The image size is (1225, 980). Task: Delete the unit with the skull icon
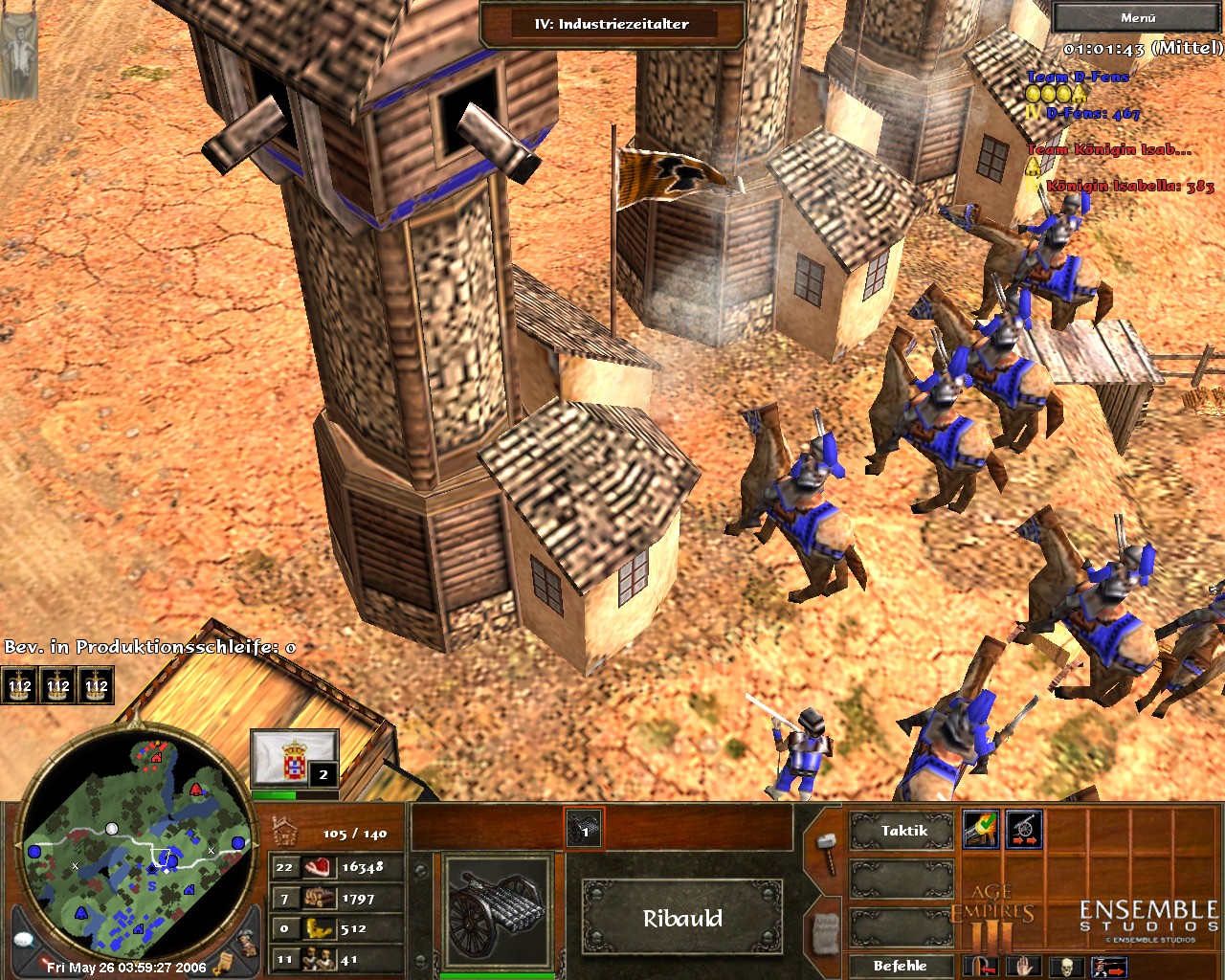1068,967
